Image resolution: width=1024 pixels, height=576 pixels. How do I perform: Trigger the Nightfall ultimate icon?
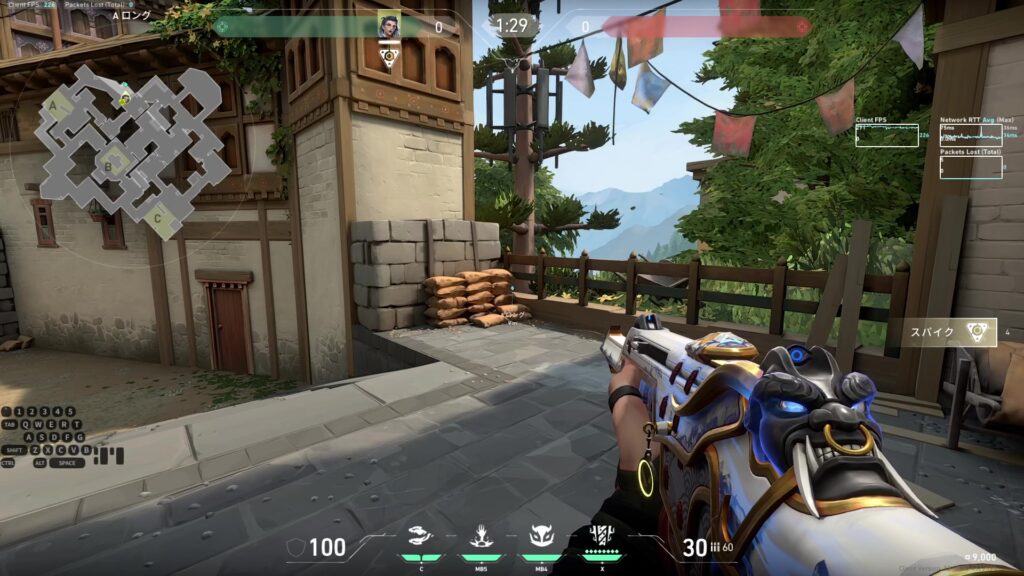[602, 537]
